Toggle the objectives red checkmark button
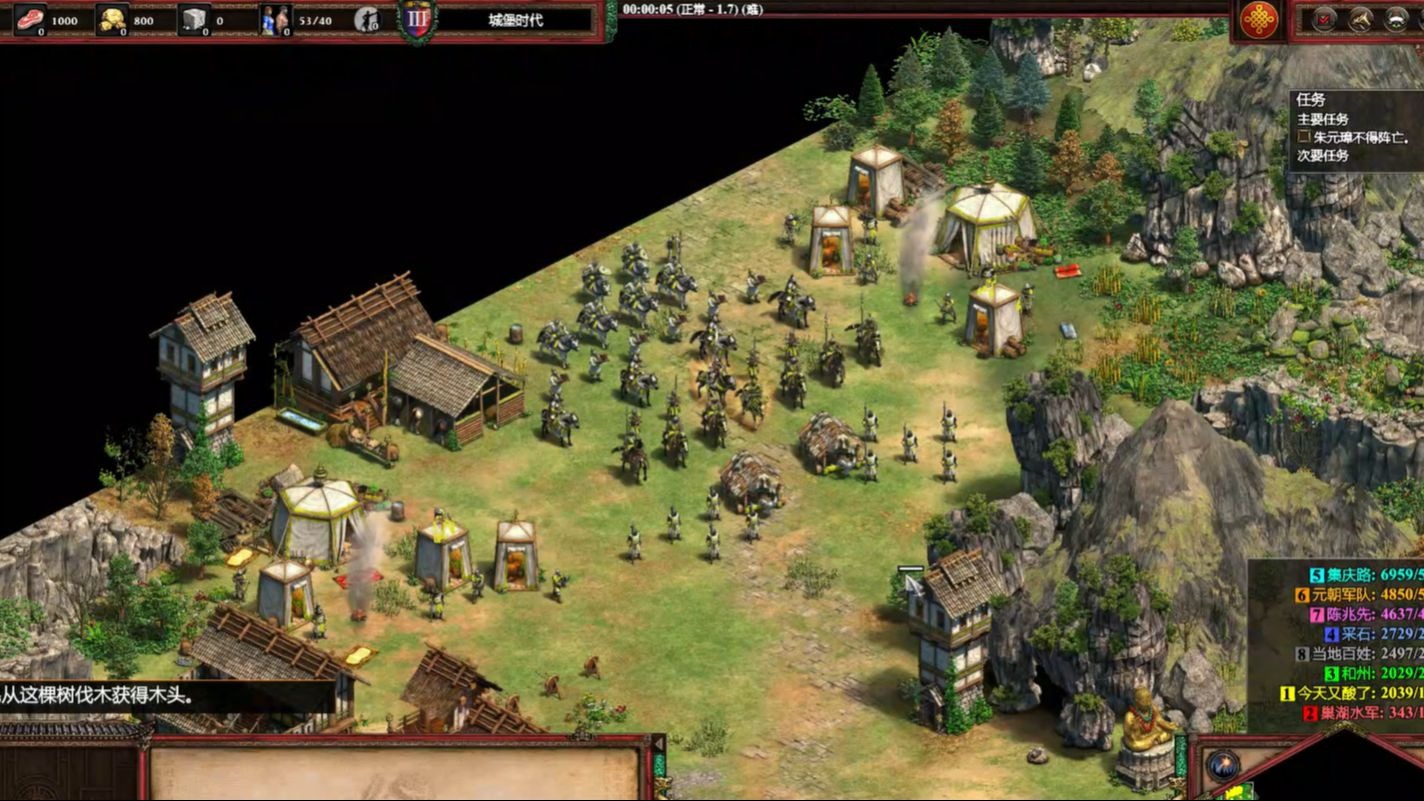 click(1324, 19)
